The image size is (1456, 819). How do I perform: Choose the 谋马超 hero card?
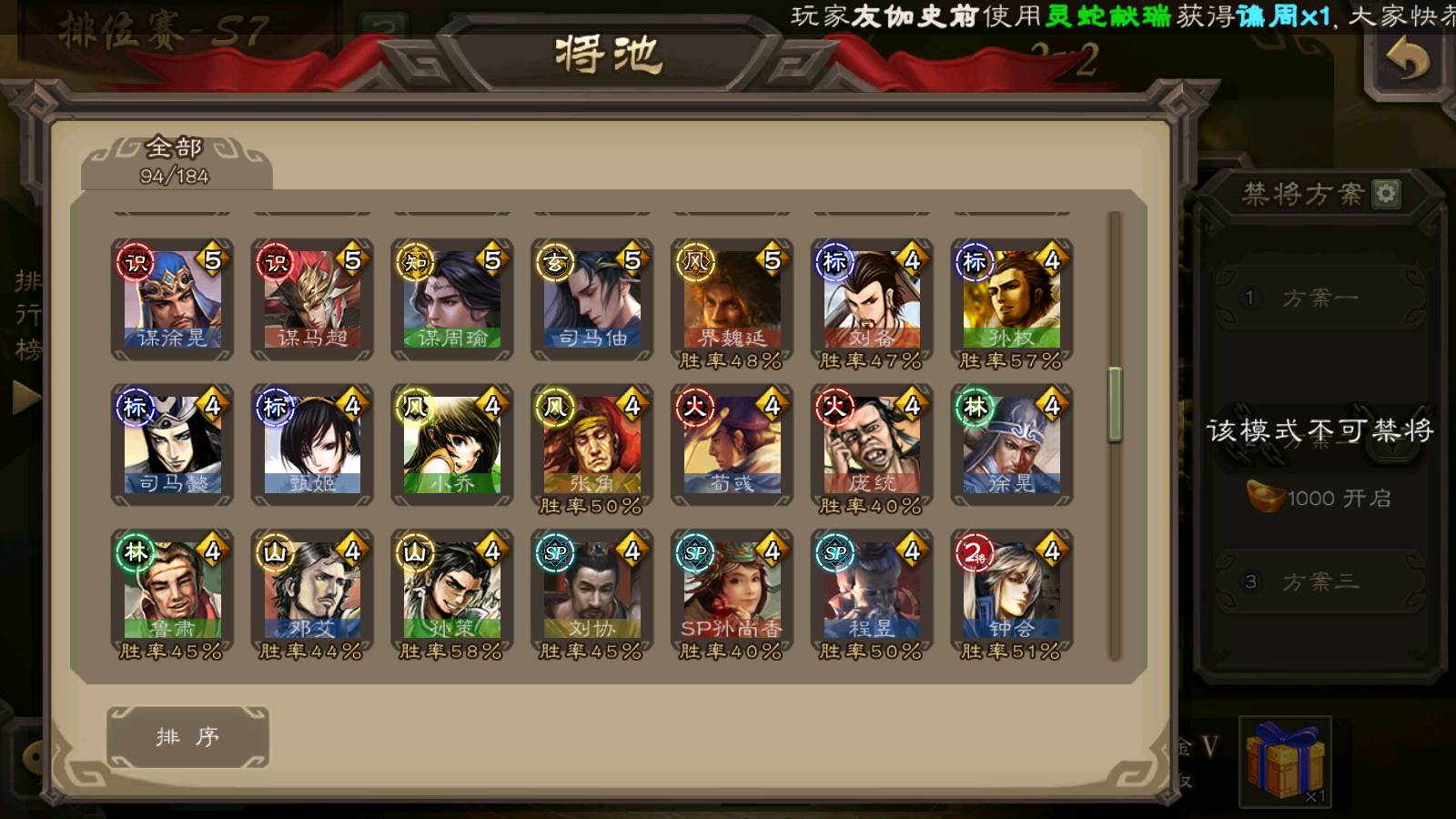tap(312, 299)
